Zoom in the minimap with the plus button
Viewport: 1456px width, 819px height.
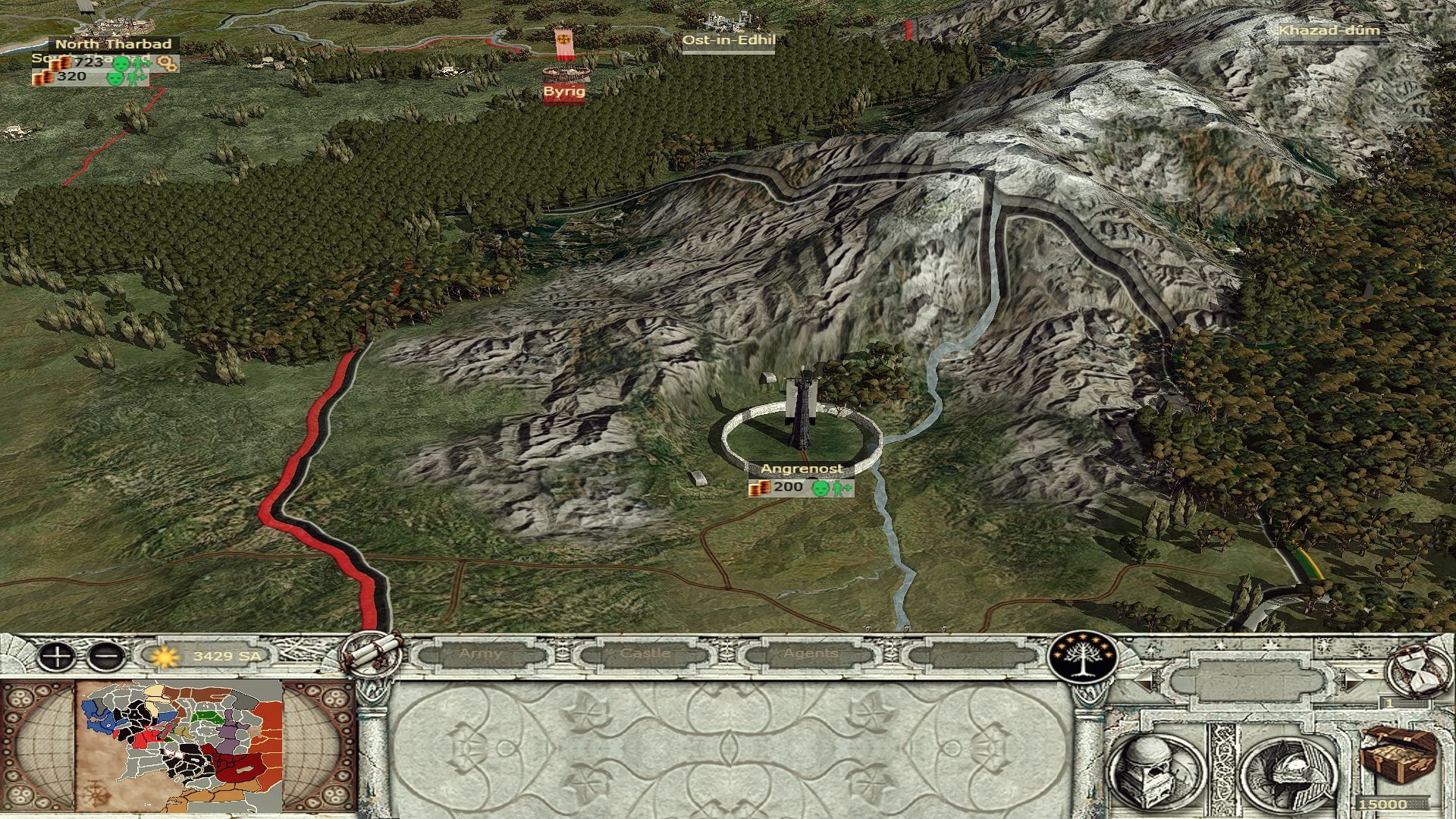(56, 656)
